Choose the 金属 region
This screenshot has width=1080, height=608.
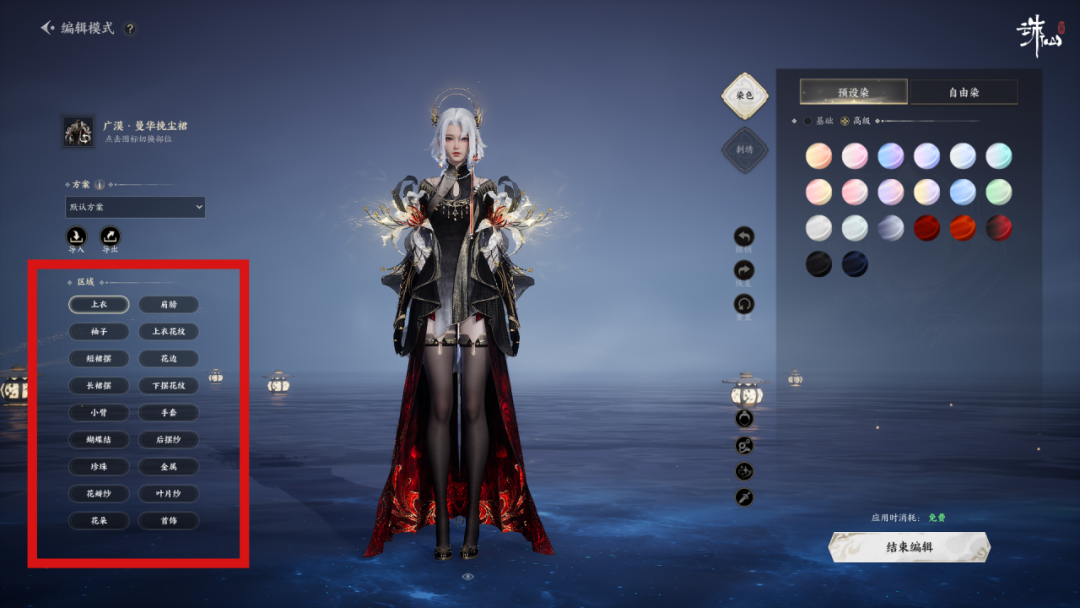[x=168, y=466]
